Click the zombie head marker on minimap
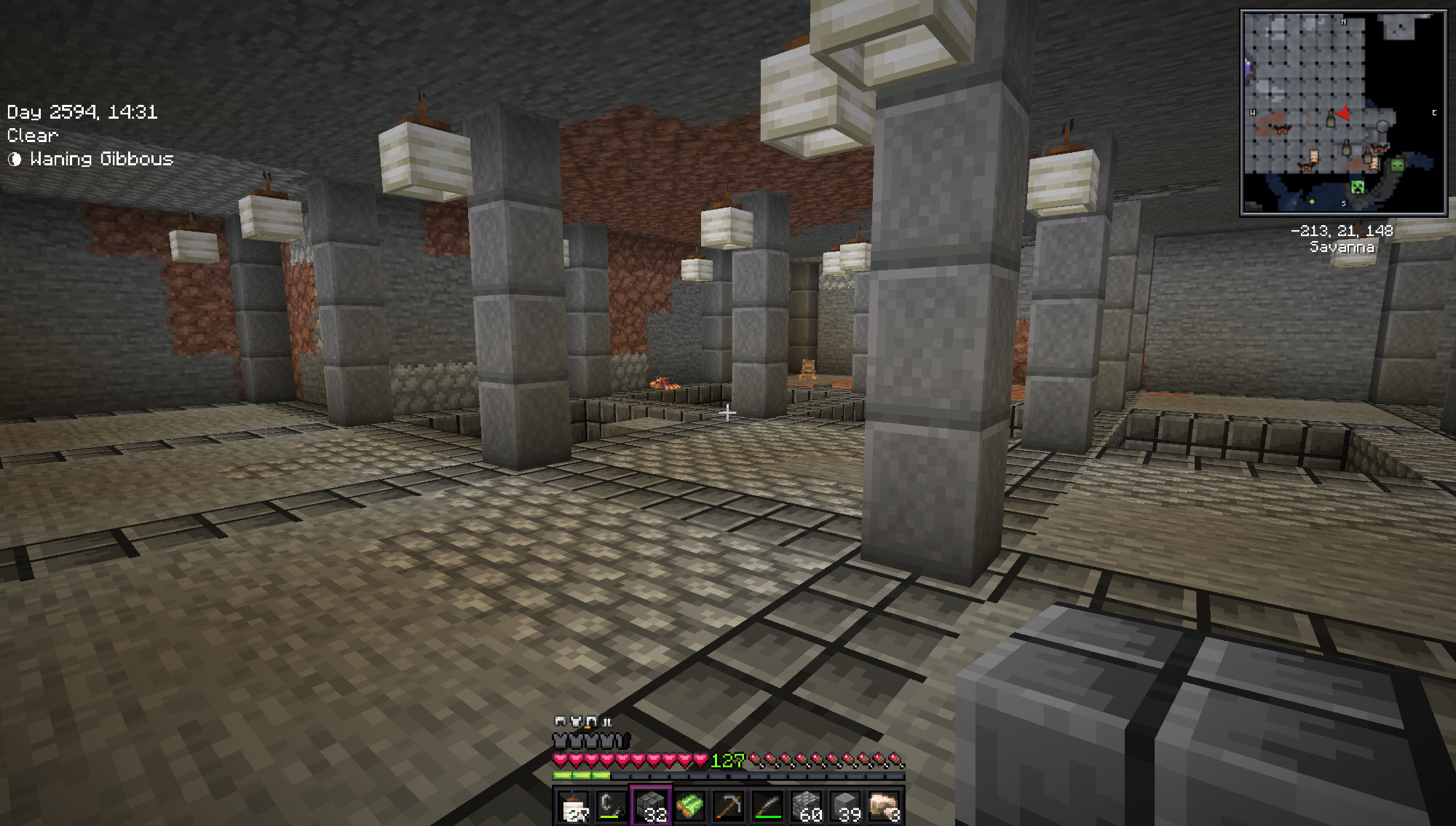 click(1396, 165)
